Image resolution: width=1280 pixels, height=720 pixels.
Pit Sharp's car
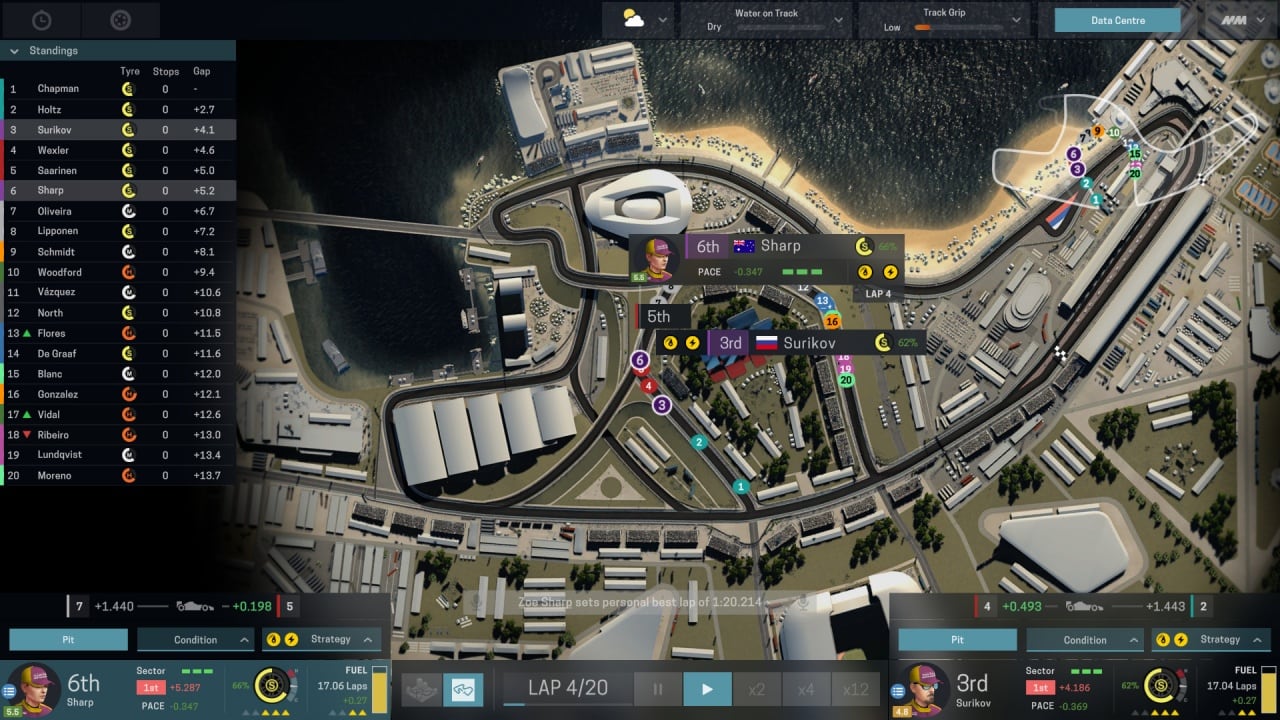coord(69,640)
